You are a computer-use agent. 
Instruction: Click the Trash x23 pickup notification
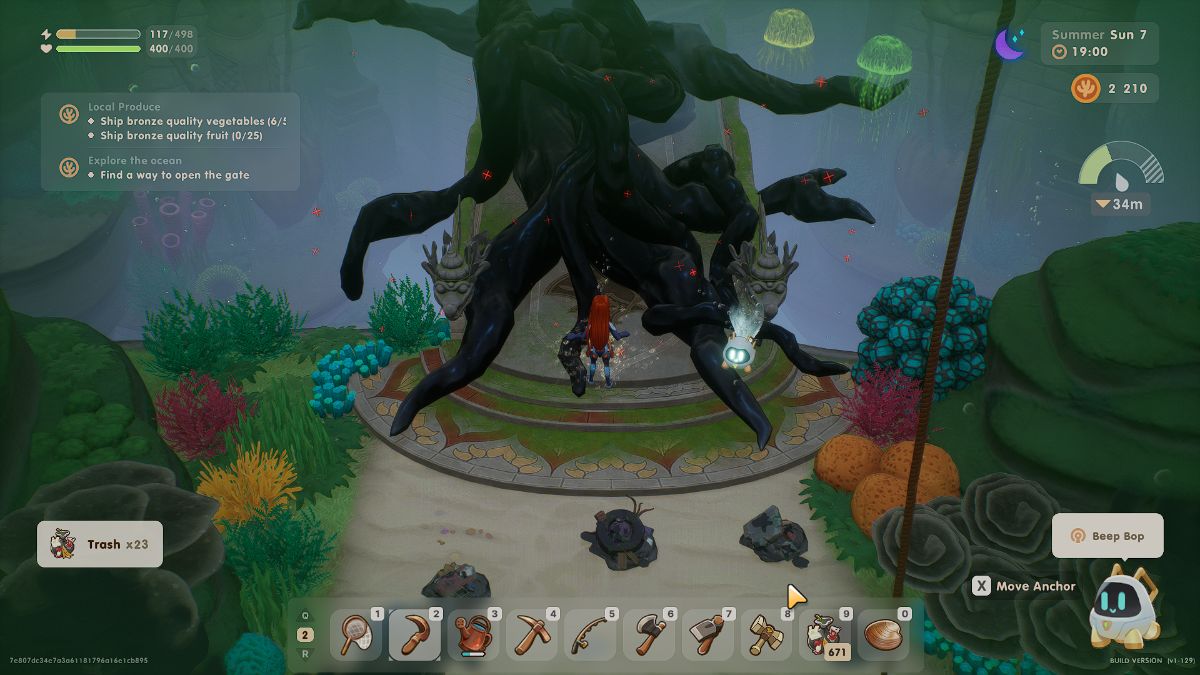(100, 544)
